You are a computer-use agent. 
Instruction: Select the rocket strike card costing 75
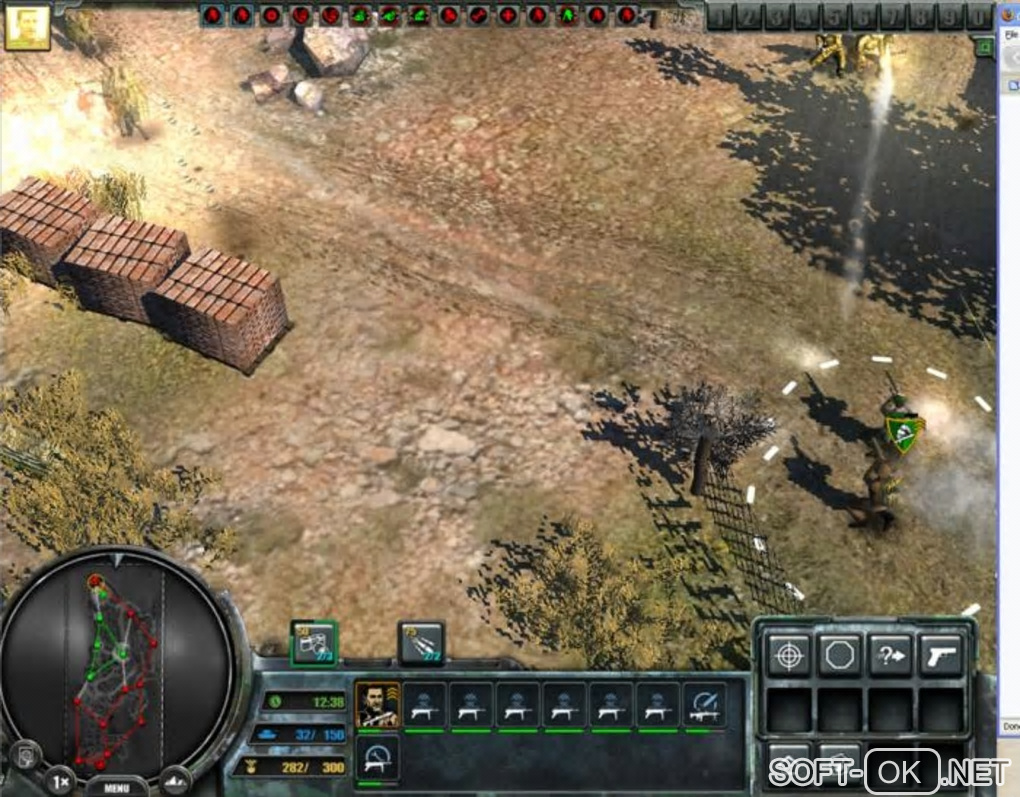pyautogui.click(x=421, y=643)
